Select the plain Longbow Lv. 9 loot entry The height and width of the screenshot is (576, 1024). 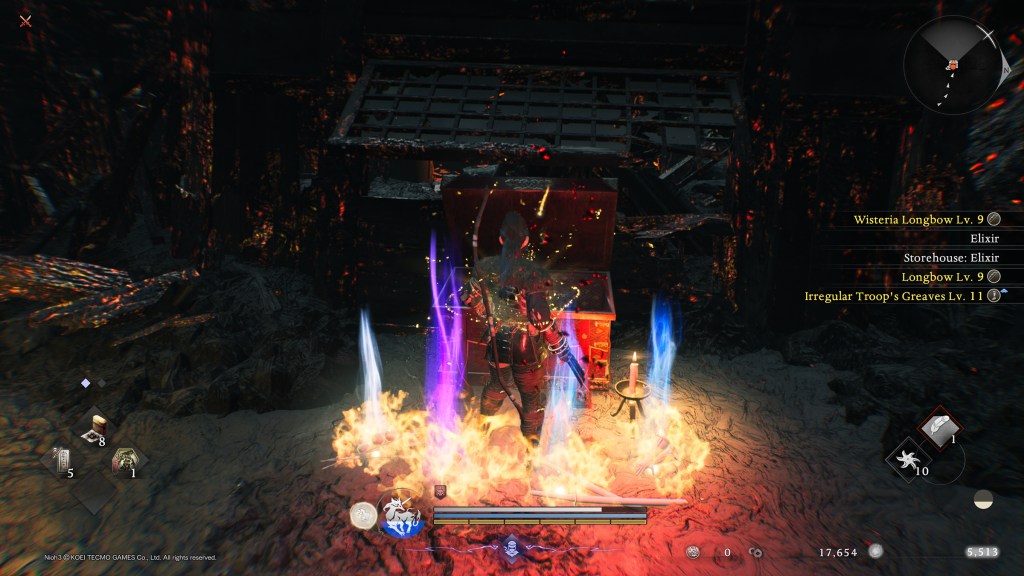[943, 276]
